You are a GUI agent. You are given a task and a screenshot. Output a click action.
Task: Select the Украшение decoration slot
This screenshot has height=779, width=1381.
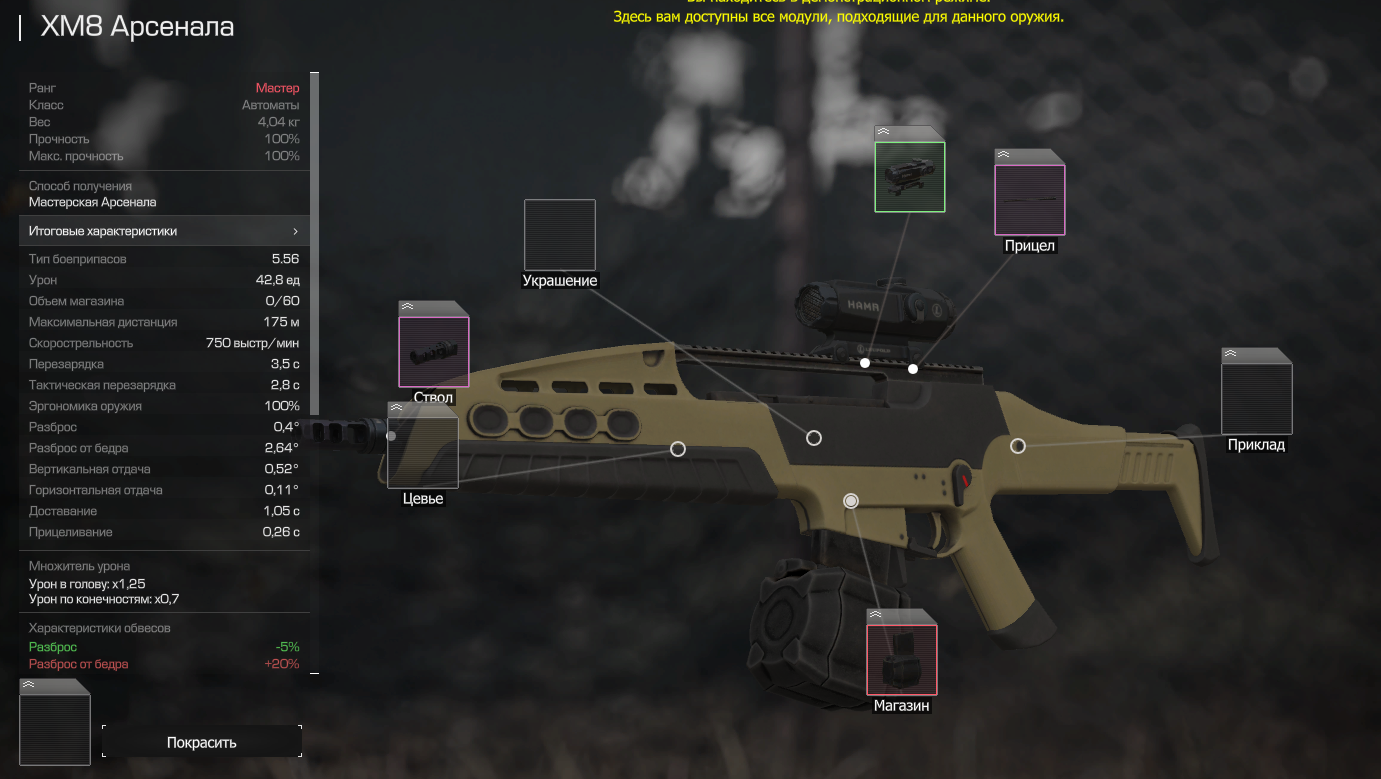(x=559, y=235)
